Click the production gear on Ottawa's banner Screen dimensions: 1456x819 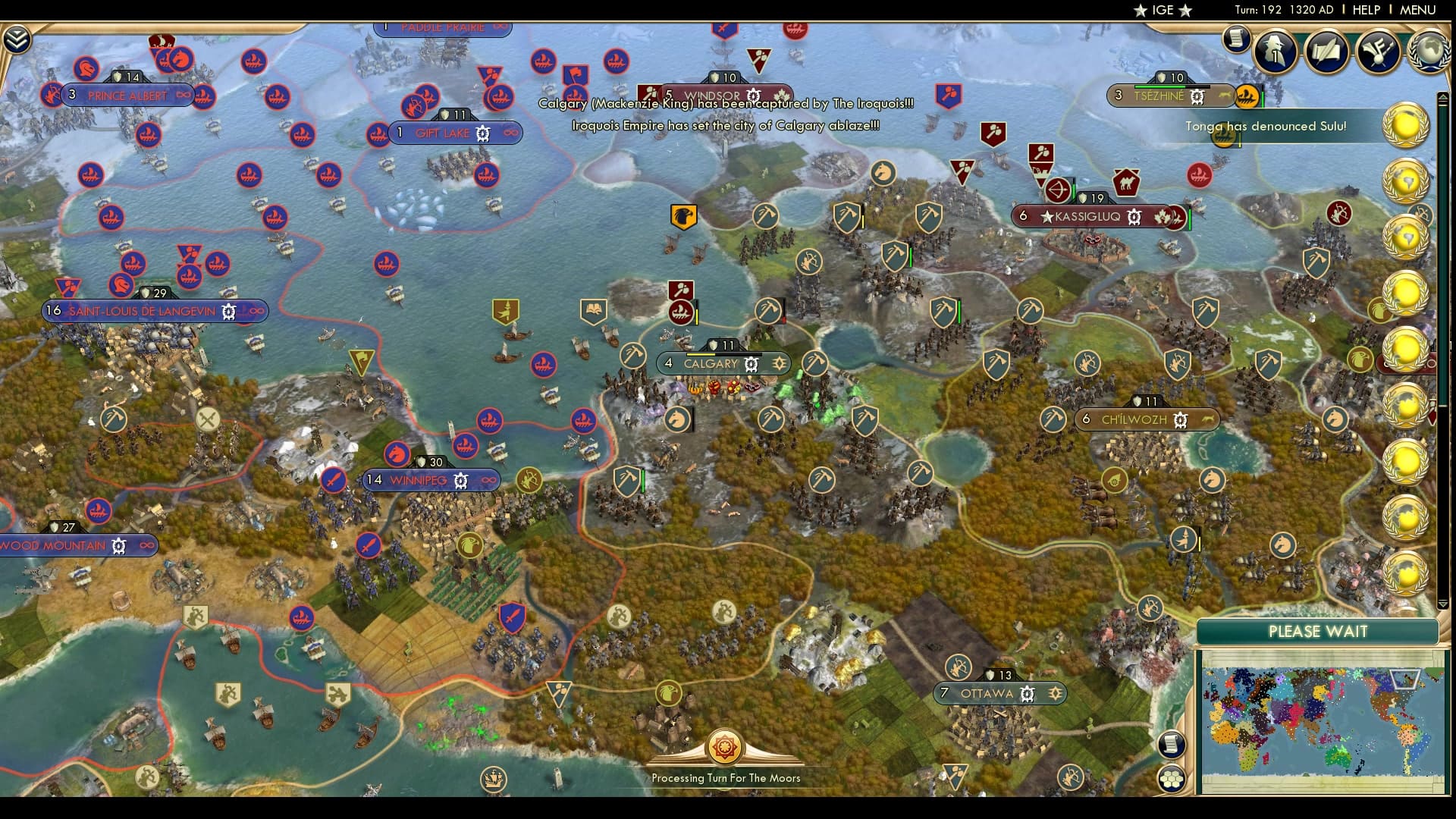[x=1028, y=693]
